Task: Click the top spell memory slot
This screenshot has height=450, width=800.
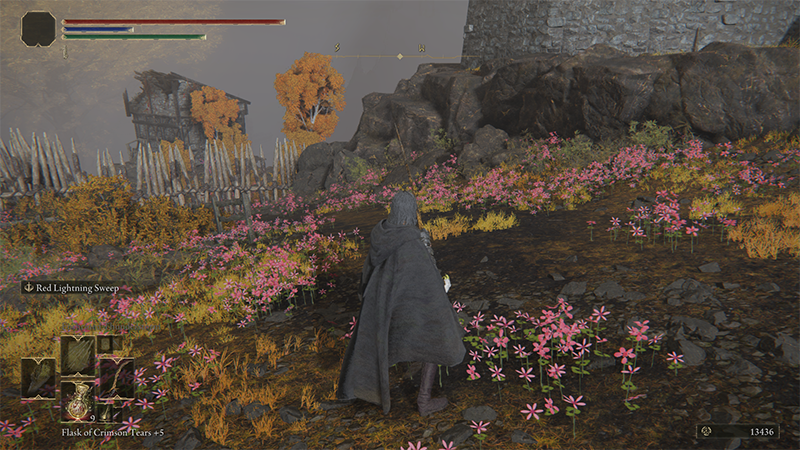Action: 77,355
